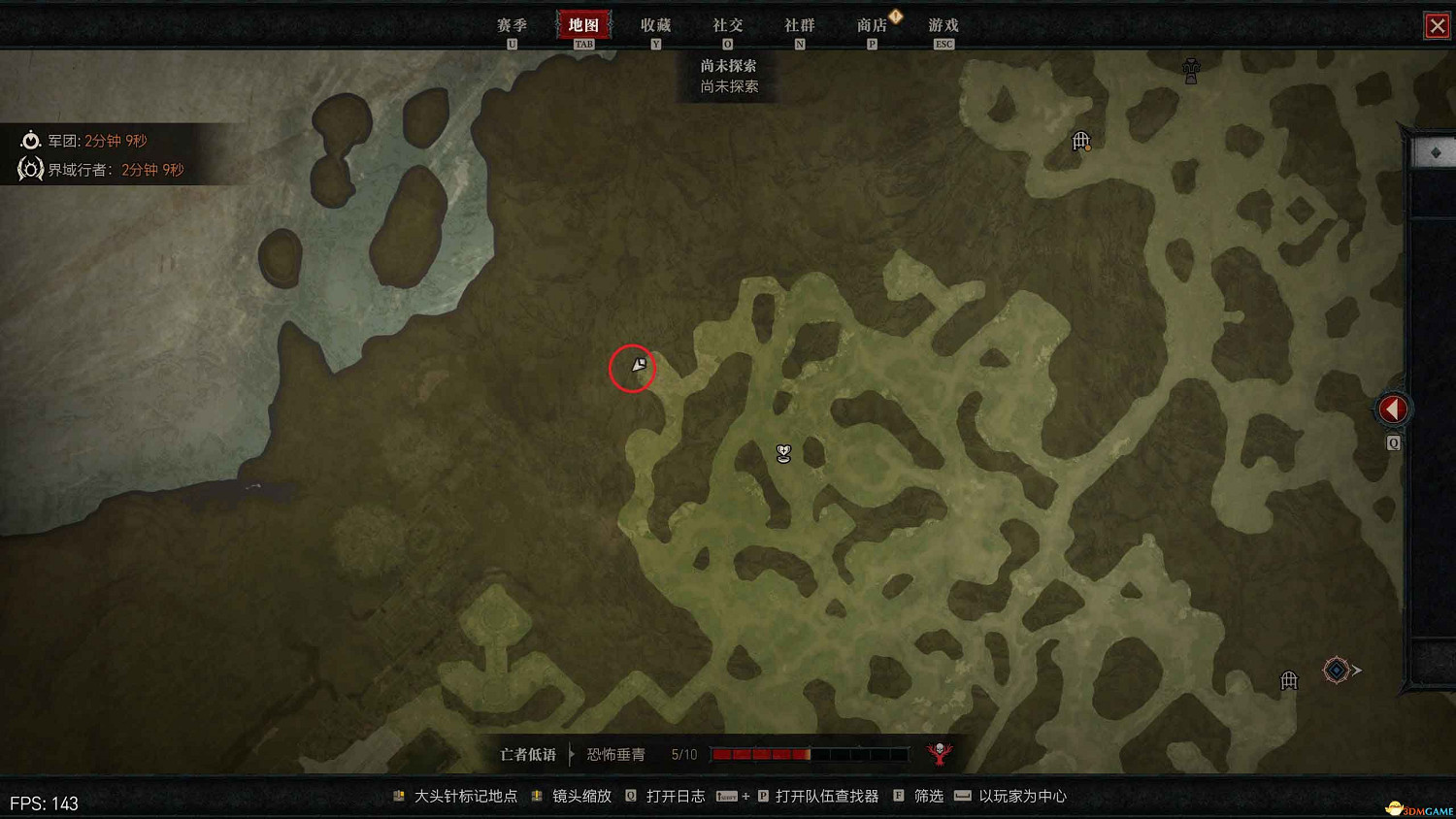Open the 商店 menu item
This screenshot has height=819, width=1456.
coord(871,25)
